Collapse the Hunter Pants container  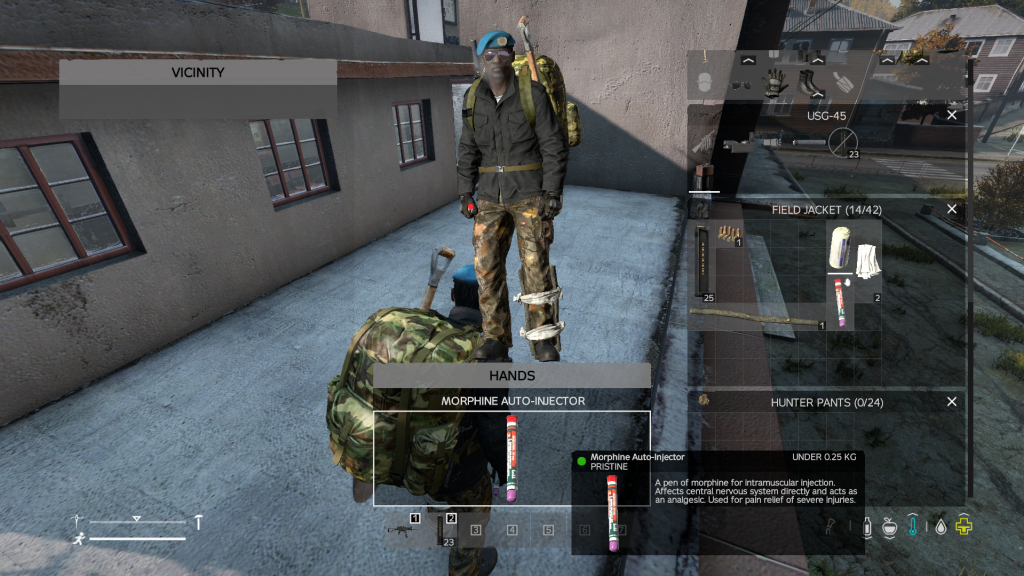951,402
